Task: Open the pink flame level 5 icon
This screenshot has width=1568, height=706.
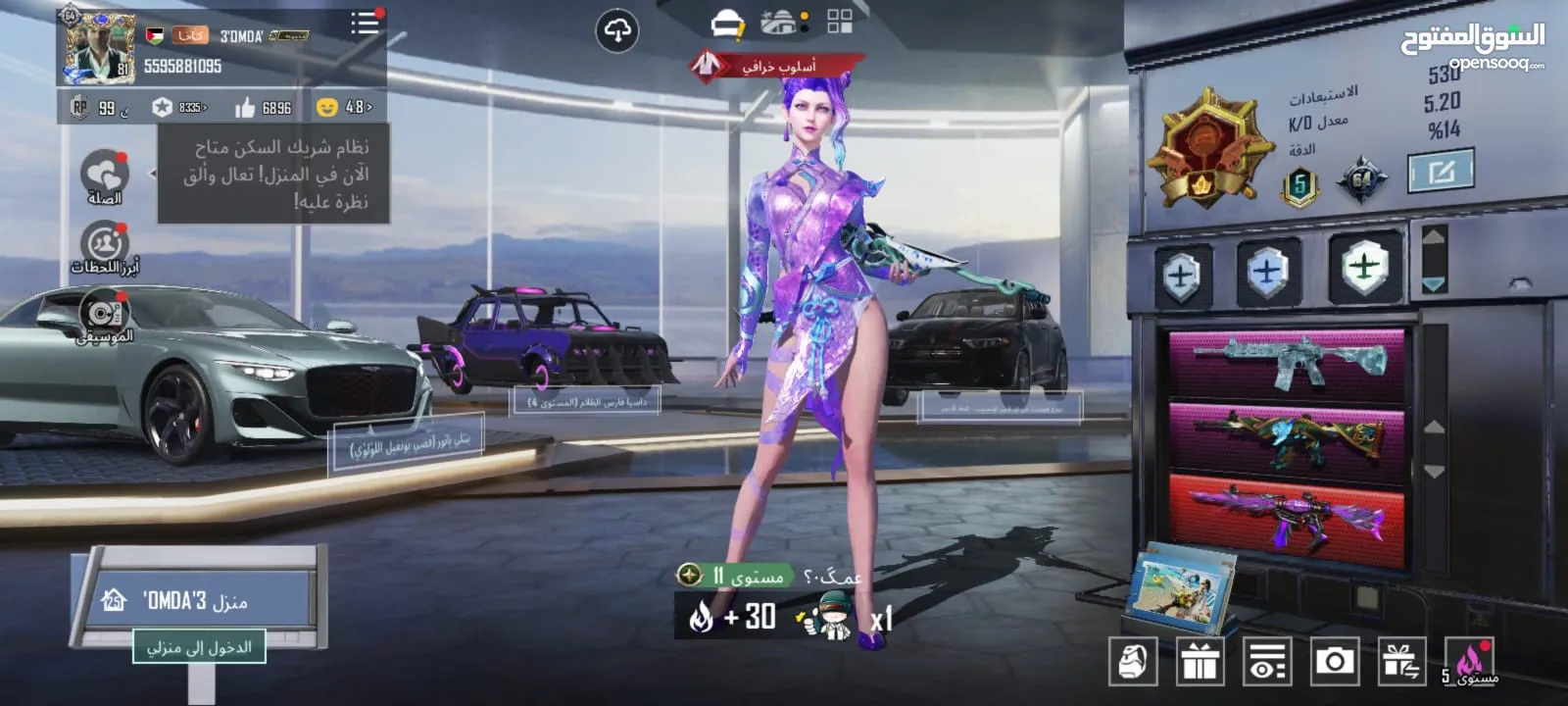Action: coord(1469,662)
